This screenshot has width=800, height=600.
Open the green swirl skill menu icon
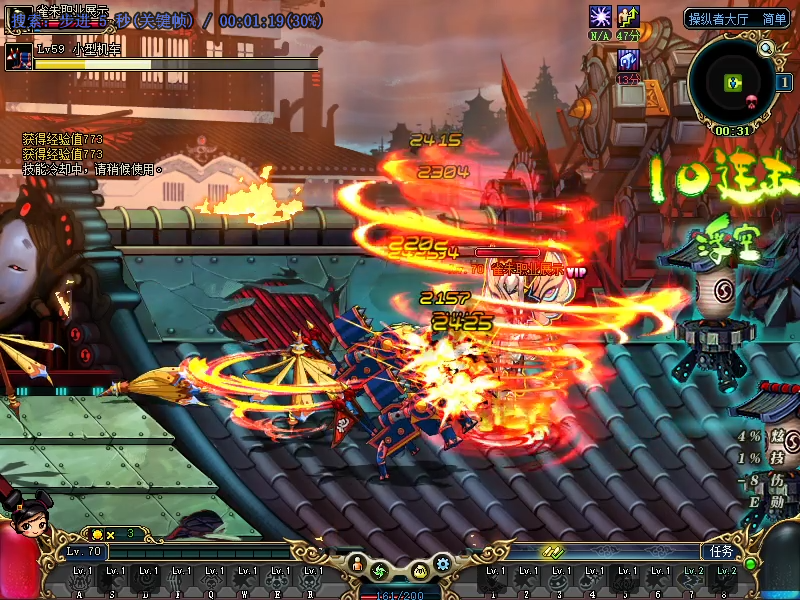380,571
